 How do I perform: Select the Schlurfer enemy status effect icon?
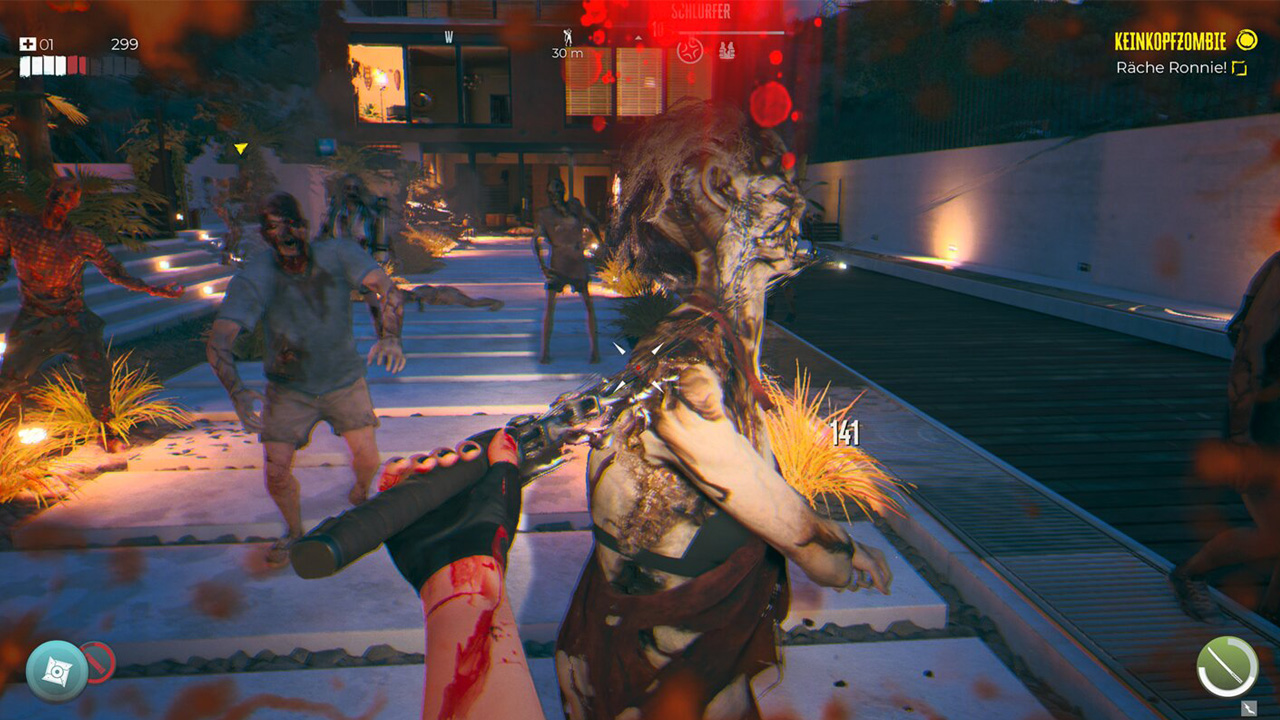tap(689, 50)
